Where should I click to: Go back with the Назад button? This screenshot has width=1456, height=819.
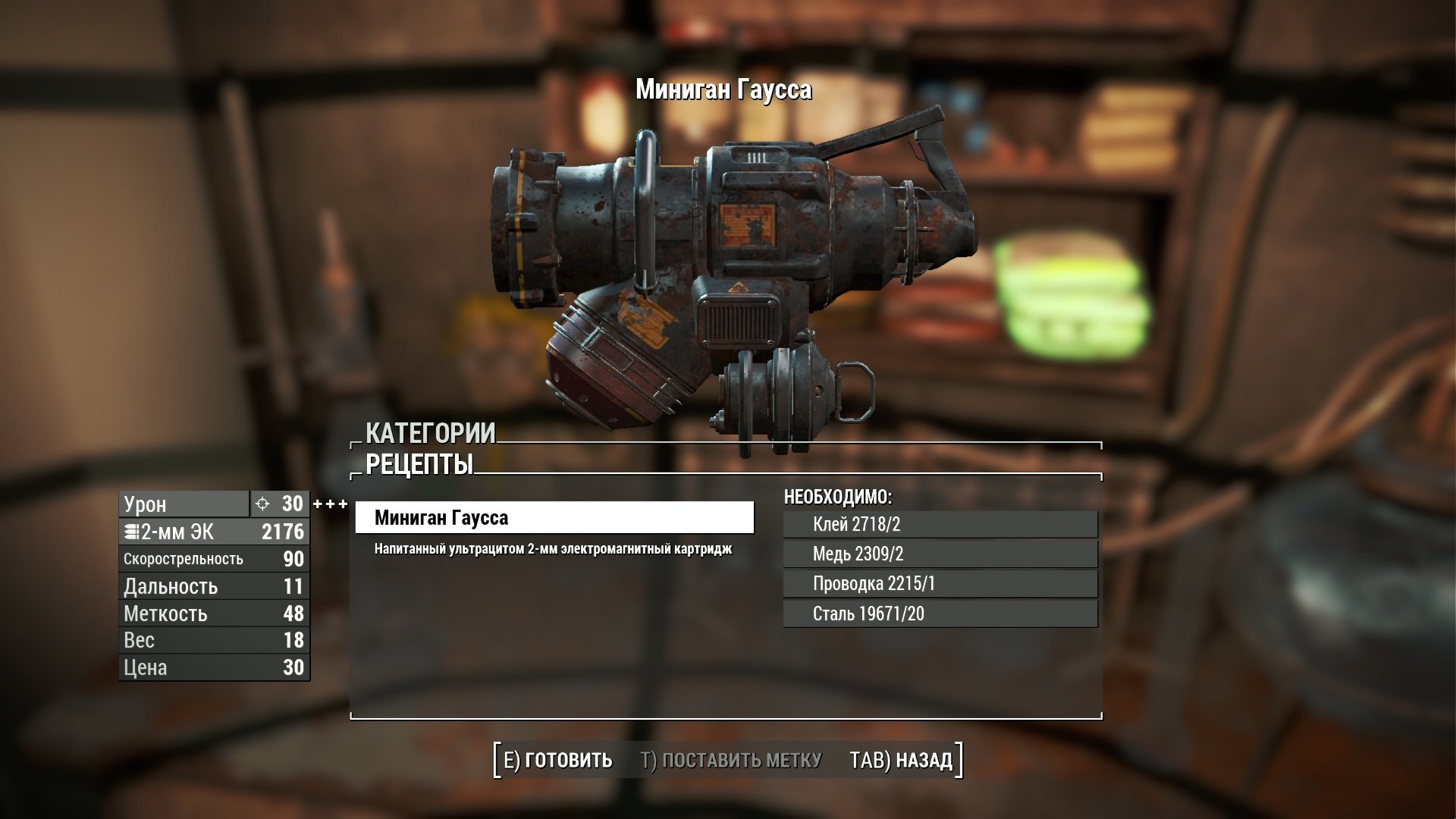(x=901, y=760)
